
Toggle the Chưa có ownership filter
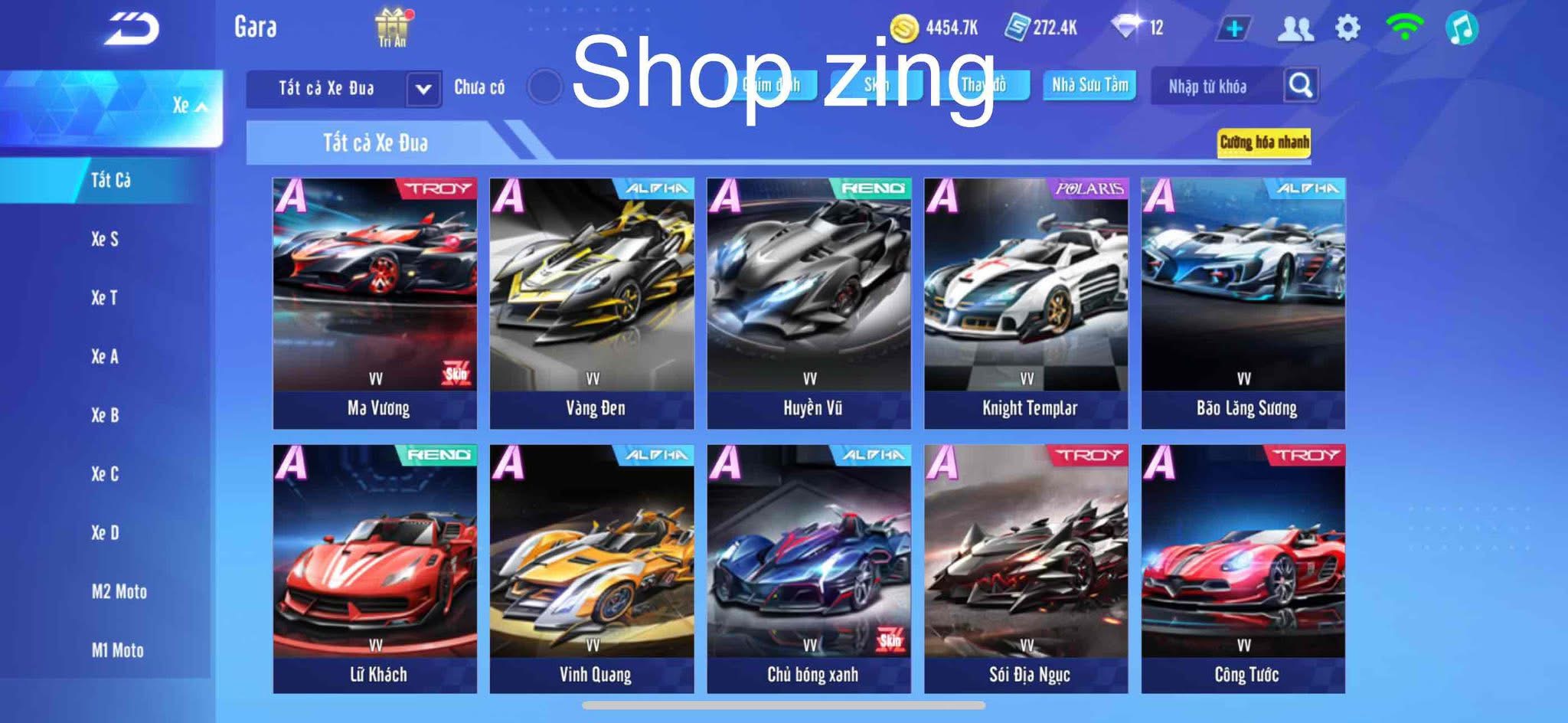pyautogui.click(x=545, y=87)
